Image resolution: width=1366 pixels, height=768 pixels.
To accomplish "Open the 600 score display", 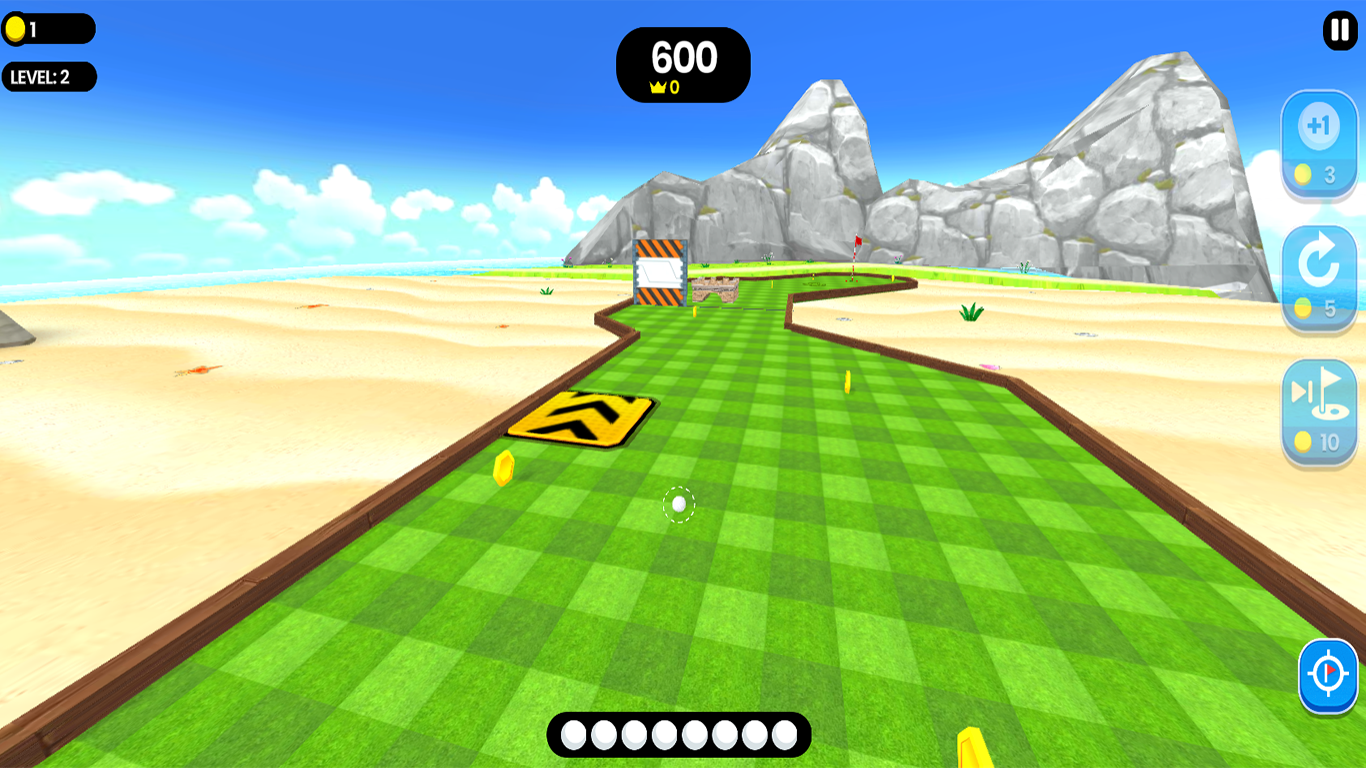I will click(683, 59).
